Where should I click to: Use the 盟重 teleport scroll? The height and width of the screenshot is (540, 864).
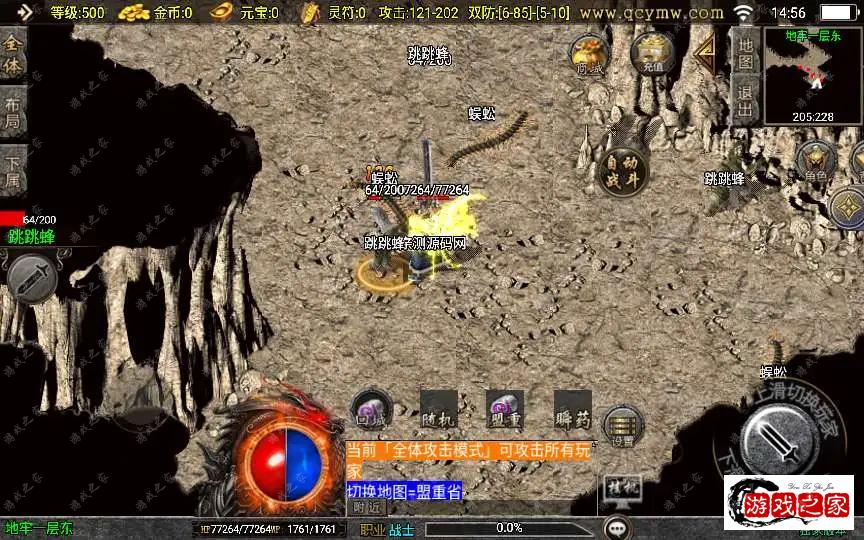(505, 409)
